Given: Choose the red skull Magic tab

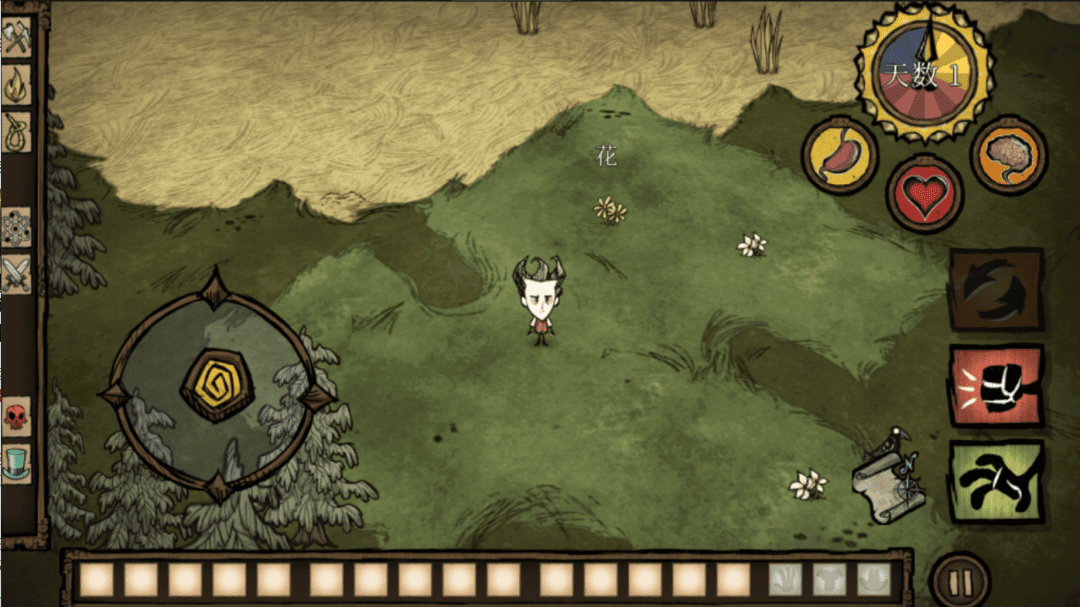Looking at the screenshot, I should [17, 416].
